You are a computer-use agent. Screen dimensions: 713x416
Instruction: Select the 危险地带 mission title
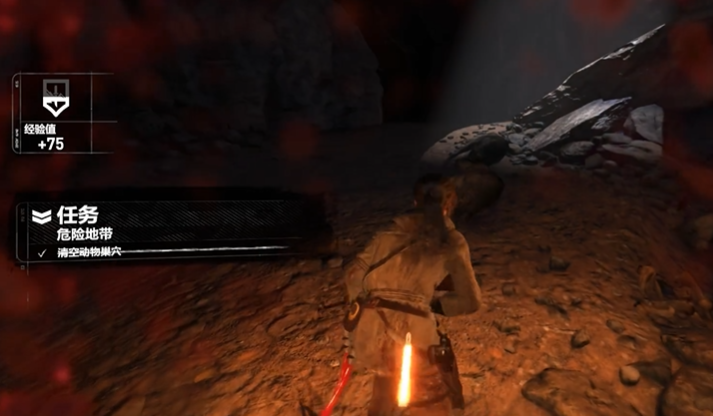[x=82, y=234]
